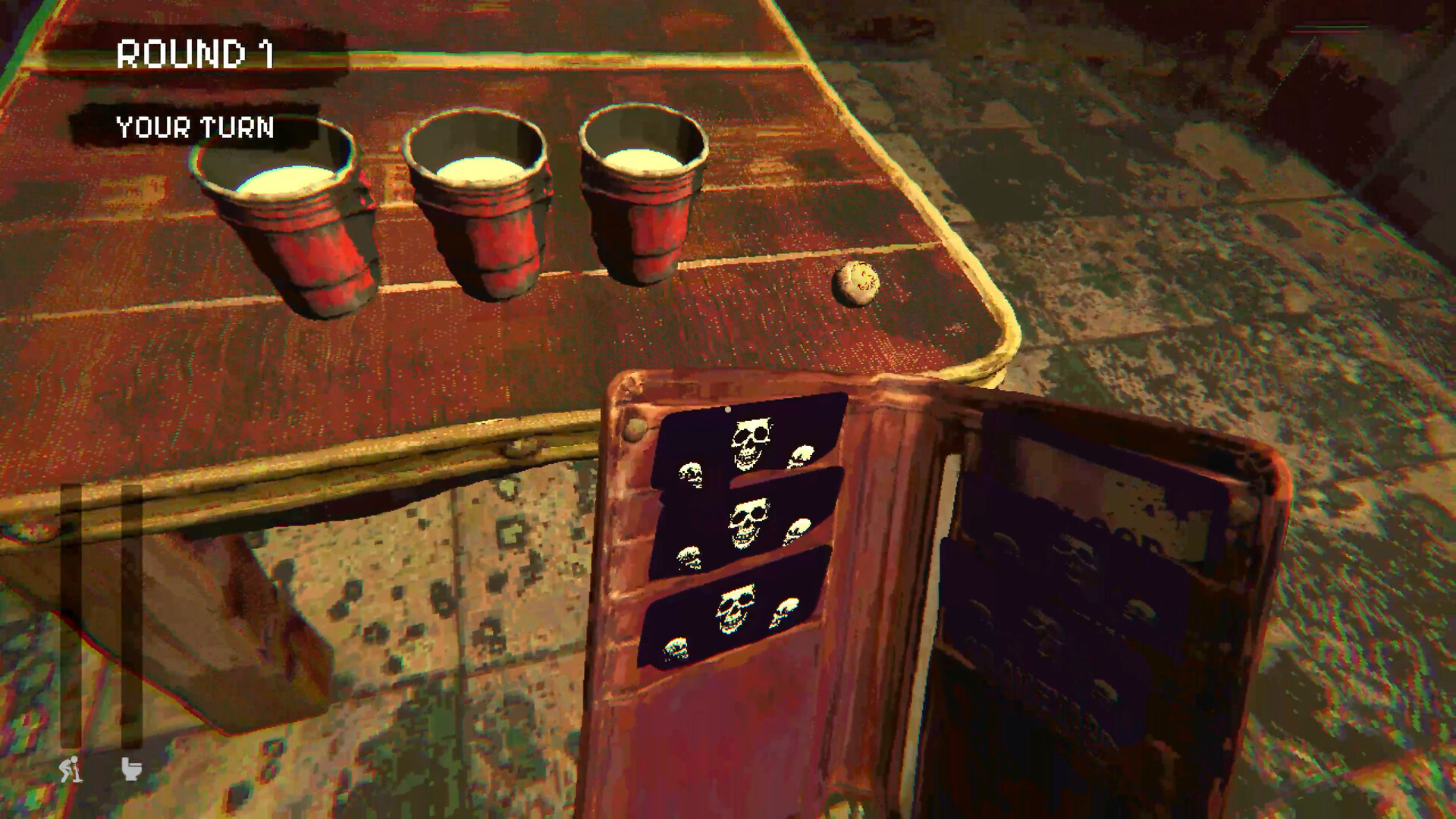Screen dimensions: 1456x819
Task: Pick up the ping pong ball on the table
Action: tap(858, 284)
